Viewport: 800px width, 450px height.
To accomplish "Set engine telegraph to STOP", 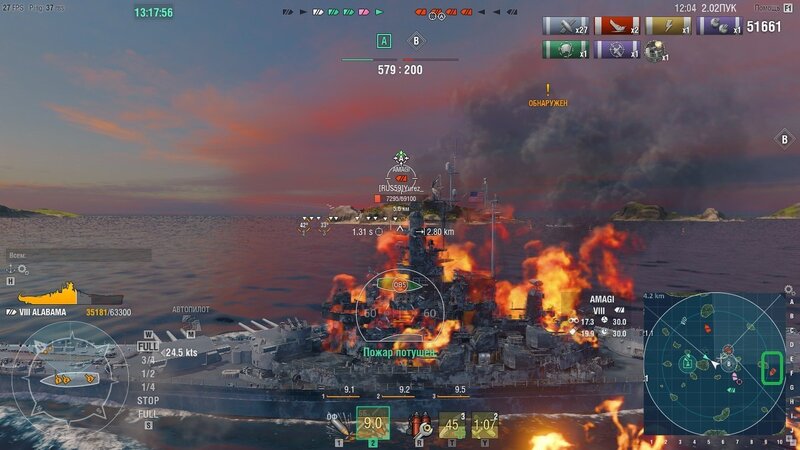I will click(147, 400).
